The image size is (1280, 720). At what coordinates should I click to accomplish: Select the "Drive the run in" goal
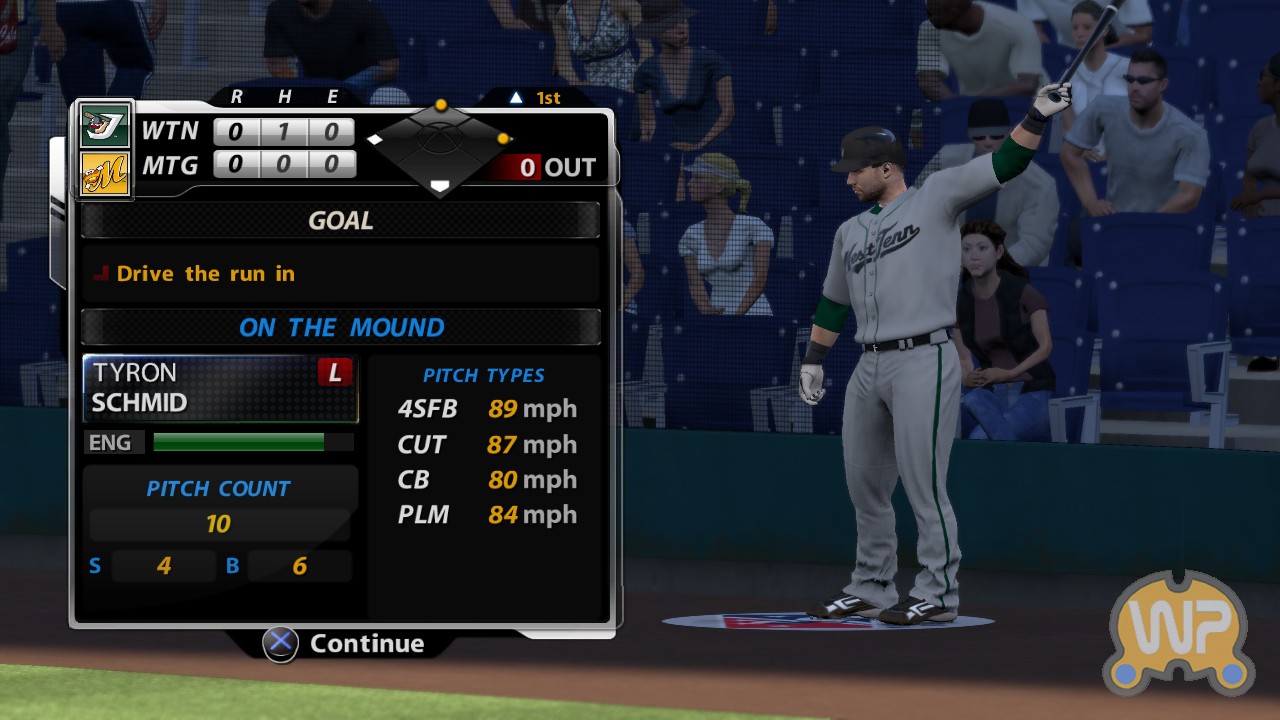click(205, 274)
